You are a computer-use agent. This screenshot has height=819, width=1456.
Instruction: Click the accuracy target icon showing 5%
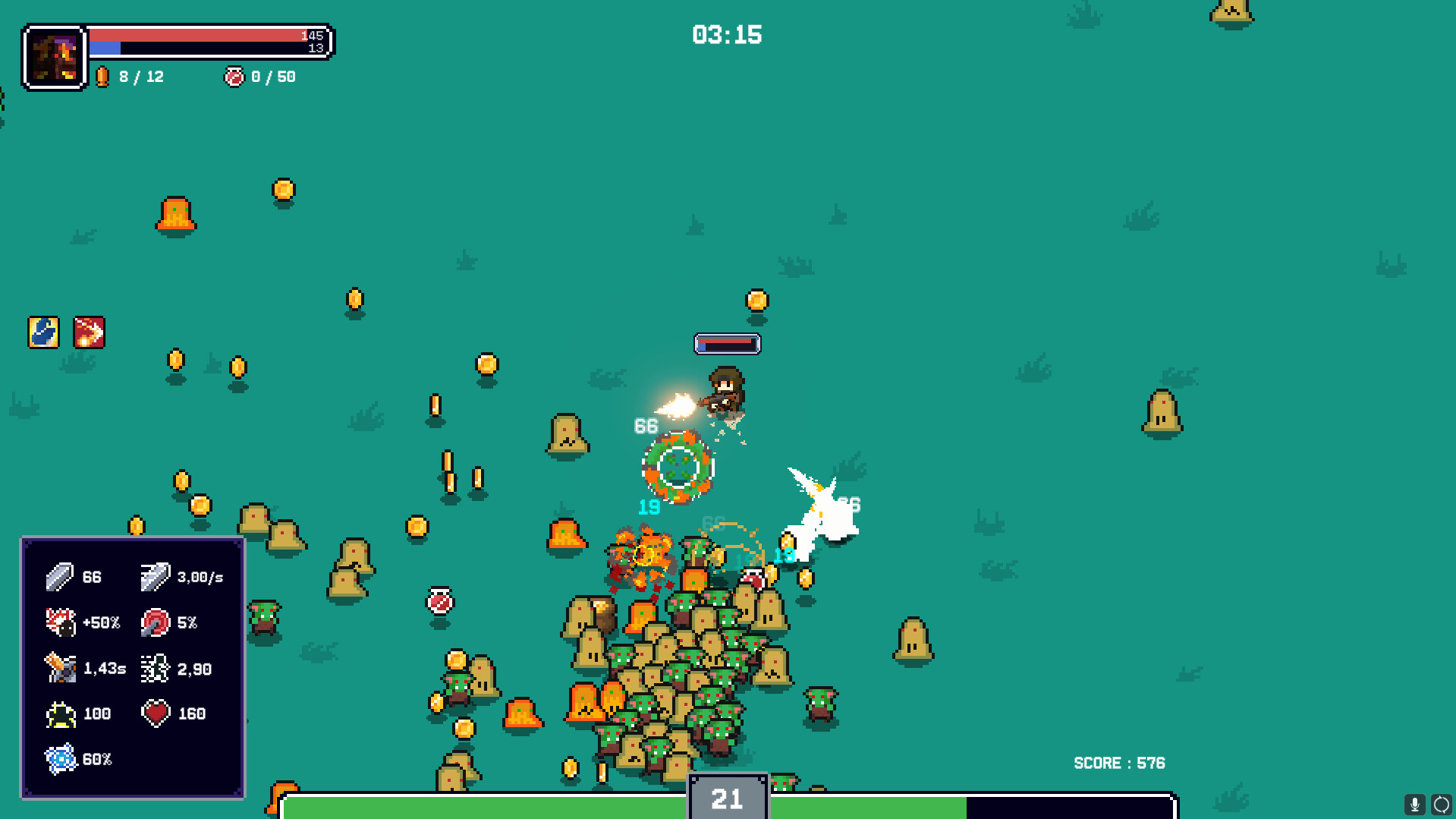(157, 622)
